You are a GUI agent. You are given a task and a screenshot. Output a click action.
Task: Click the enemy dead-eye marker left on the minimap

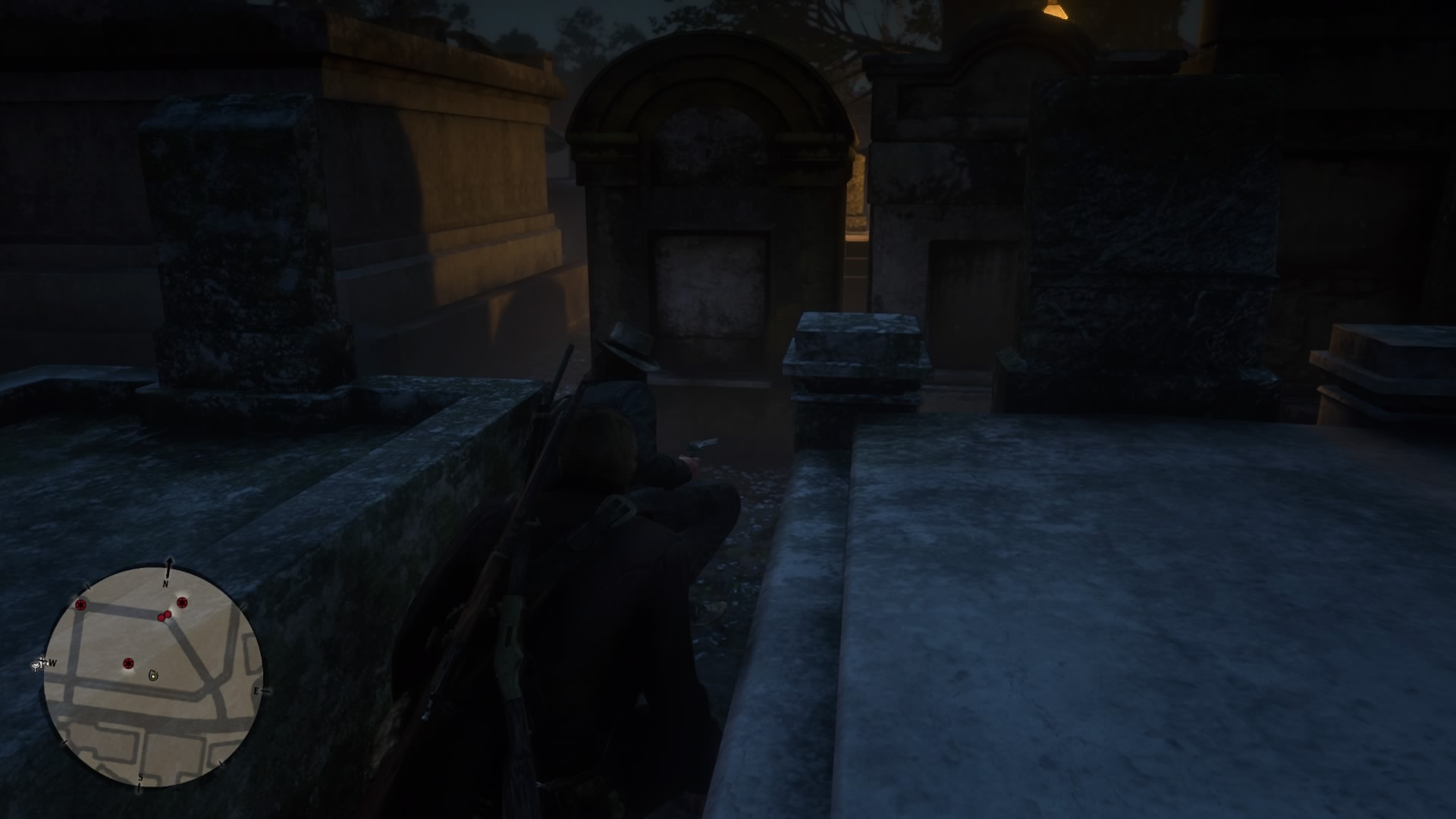tap(80, 605)
